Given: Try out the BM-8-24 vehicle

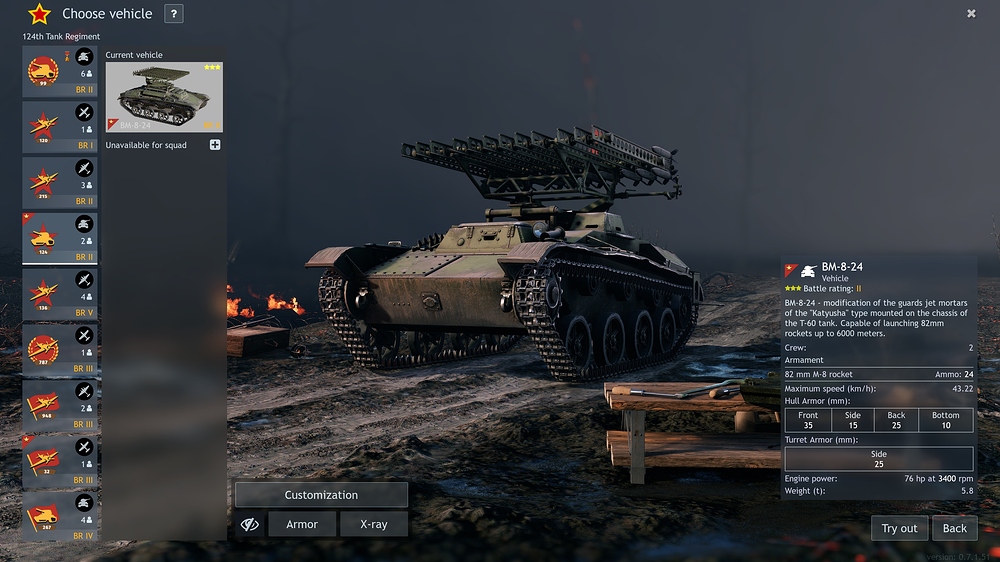Looking at the screenshot, I should pos(899,528).
